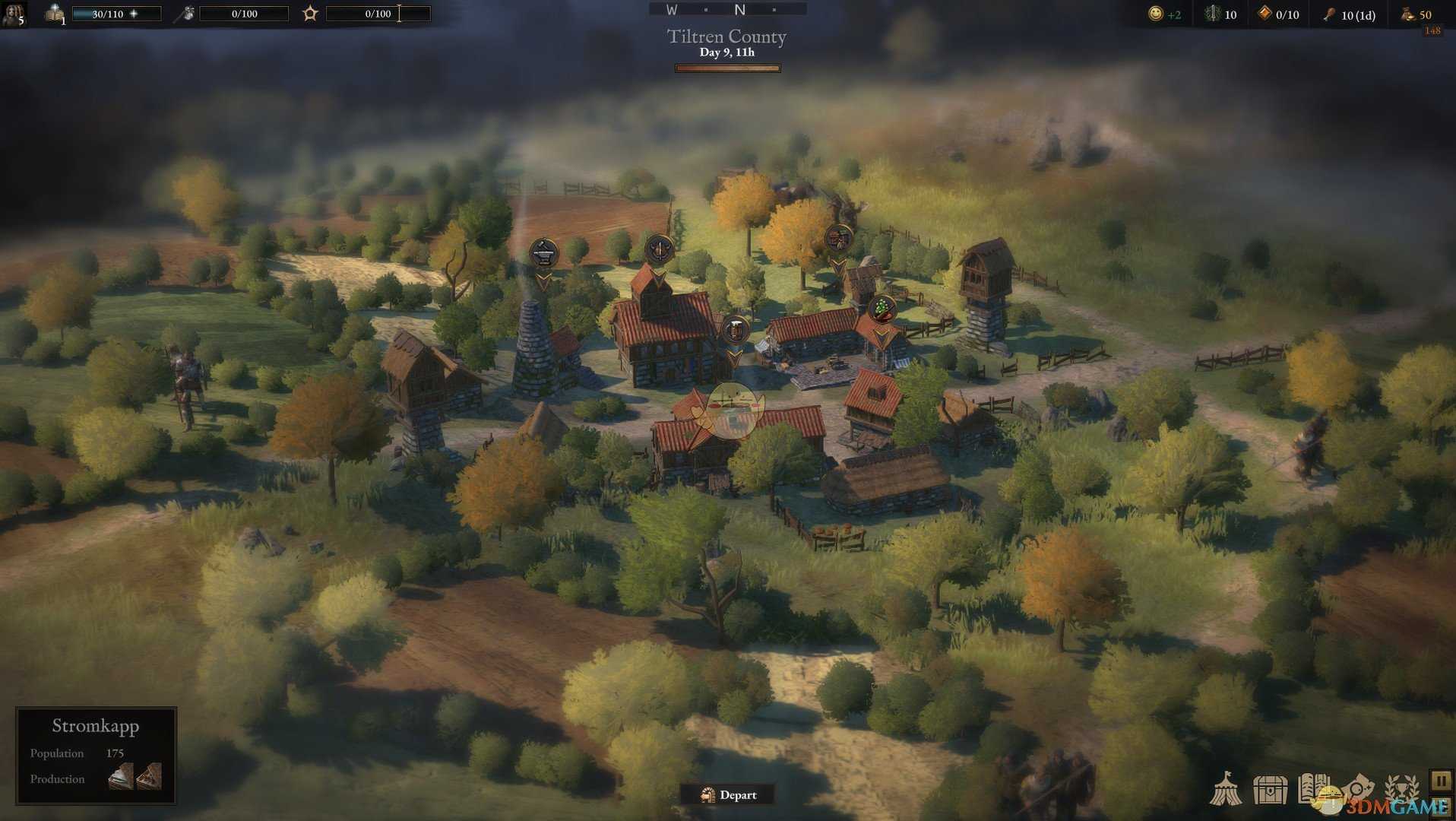Depart from Stromkapp village
The image size is (1456, 821).
click(x=728, y=795)
